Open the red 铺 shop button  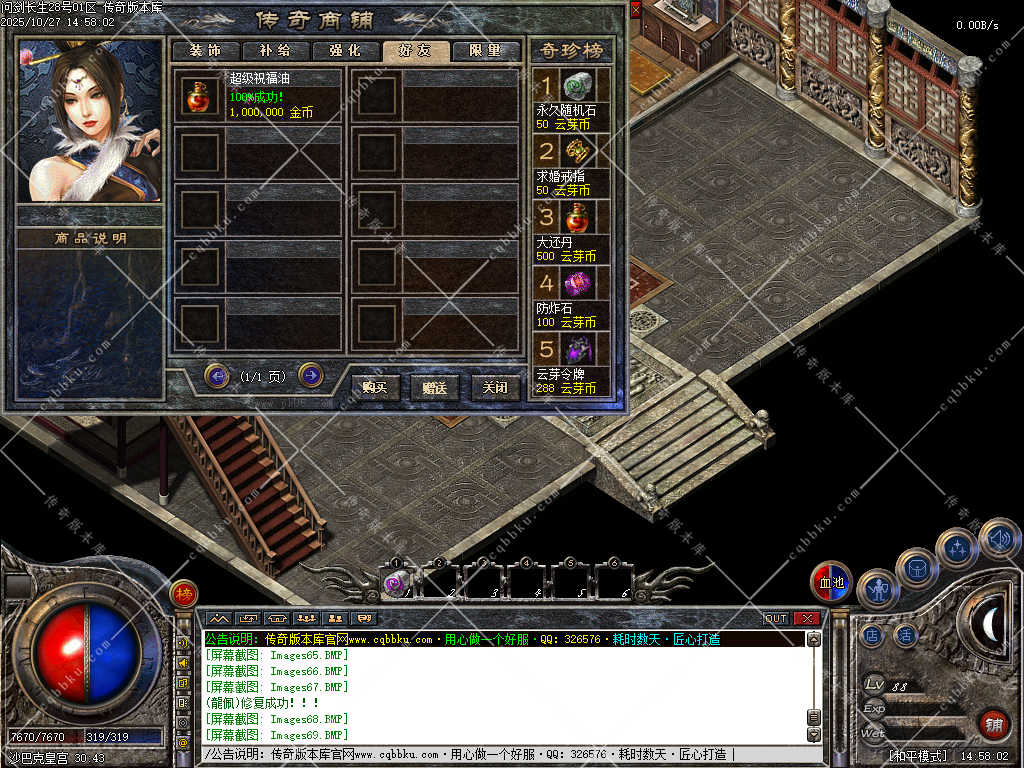click(x=993, y=724)
